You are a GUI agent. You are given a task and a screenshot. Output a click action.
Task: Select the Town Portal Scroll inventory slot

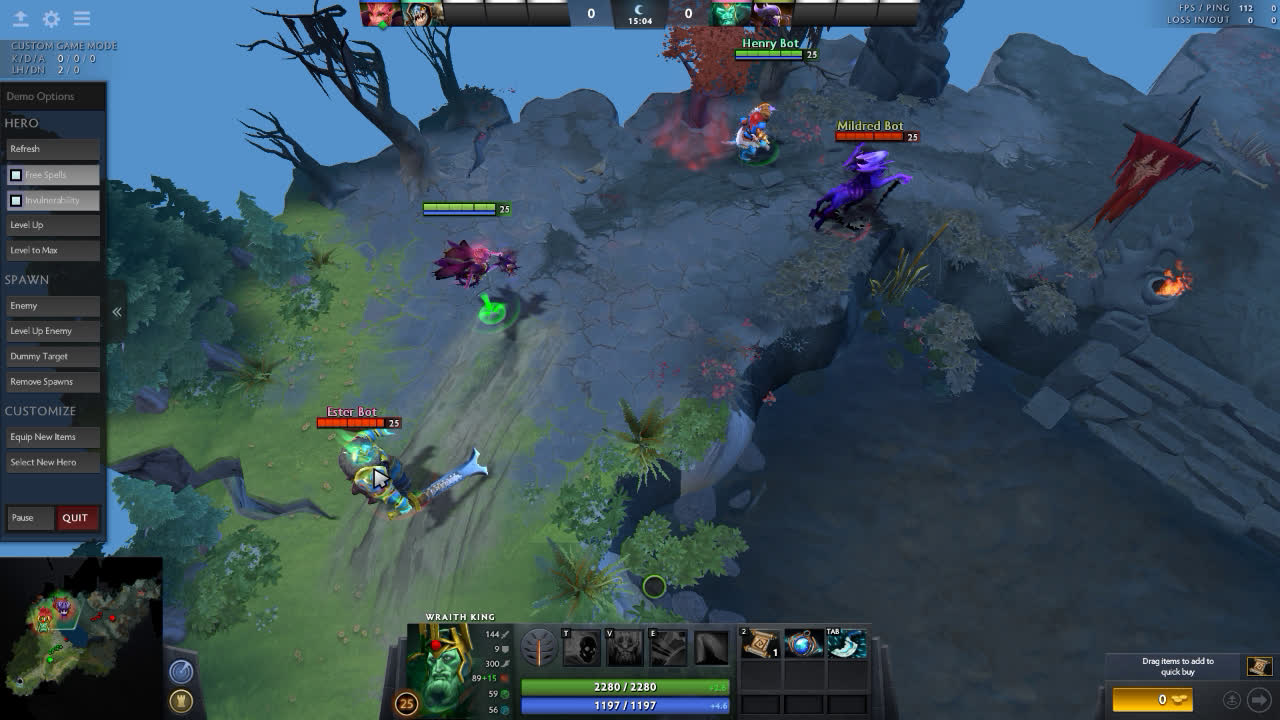[x=762, y=645]
